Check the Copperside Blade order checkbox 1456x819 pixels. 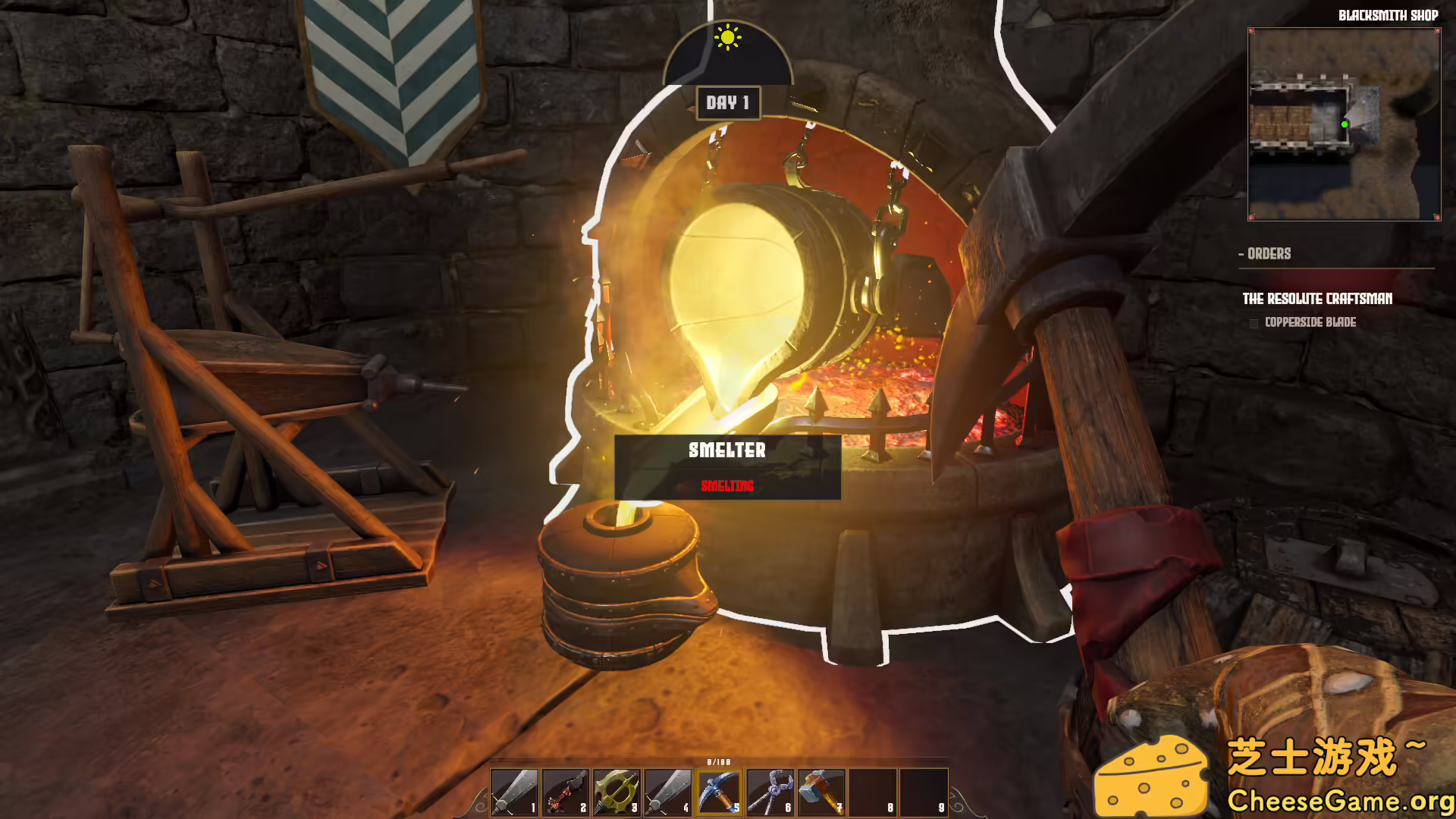coord(1253,322)
